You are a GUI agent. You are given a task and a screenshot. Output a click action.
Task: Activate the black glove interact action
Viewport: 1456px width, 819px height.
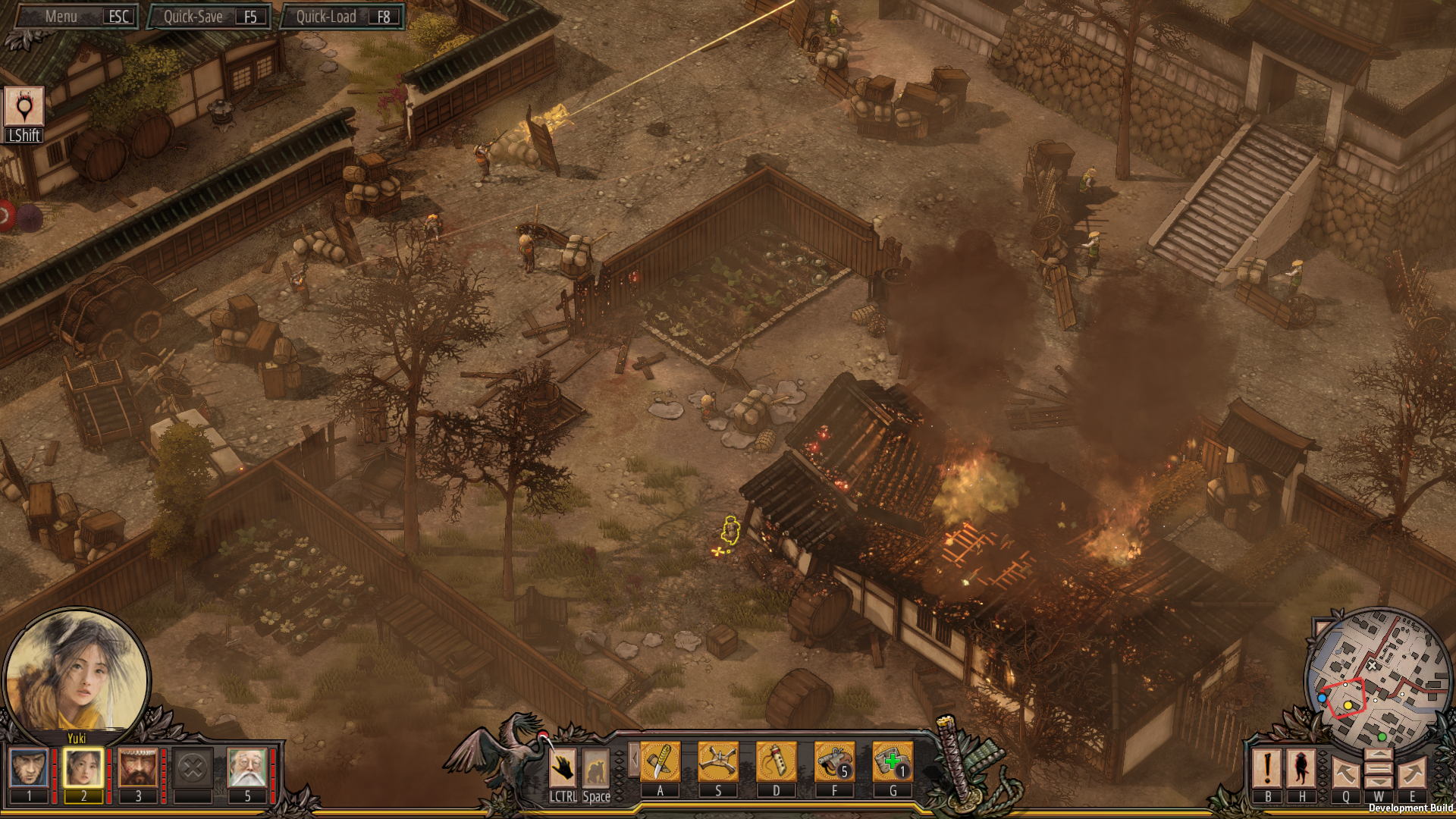point(563,768)
